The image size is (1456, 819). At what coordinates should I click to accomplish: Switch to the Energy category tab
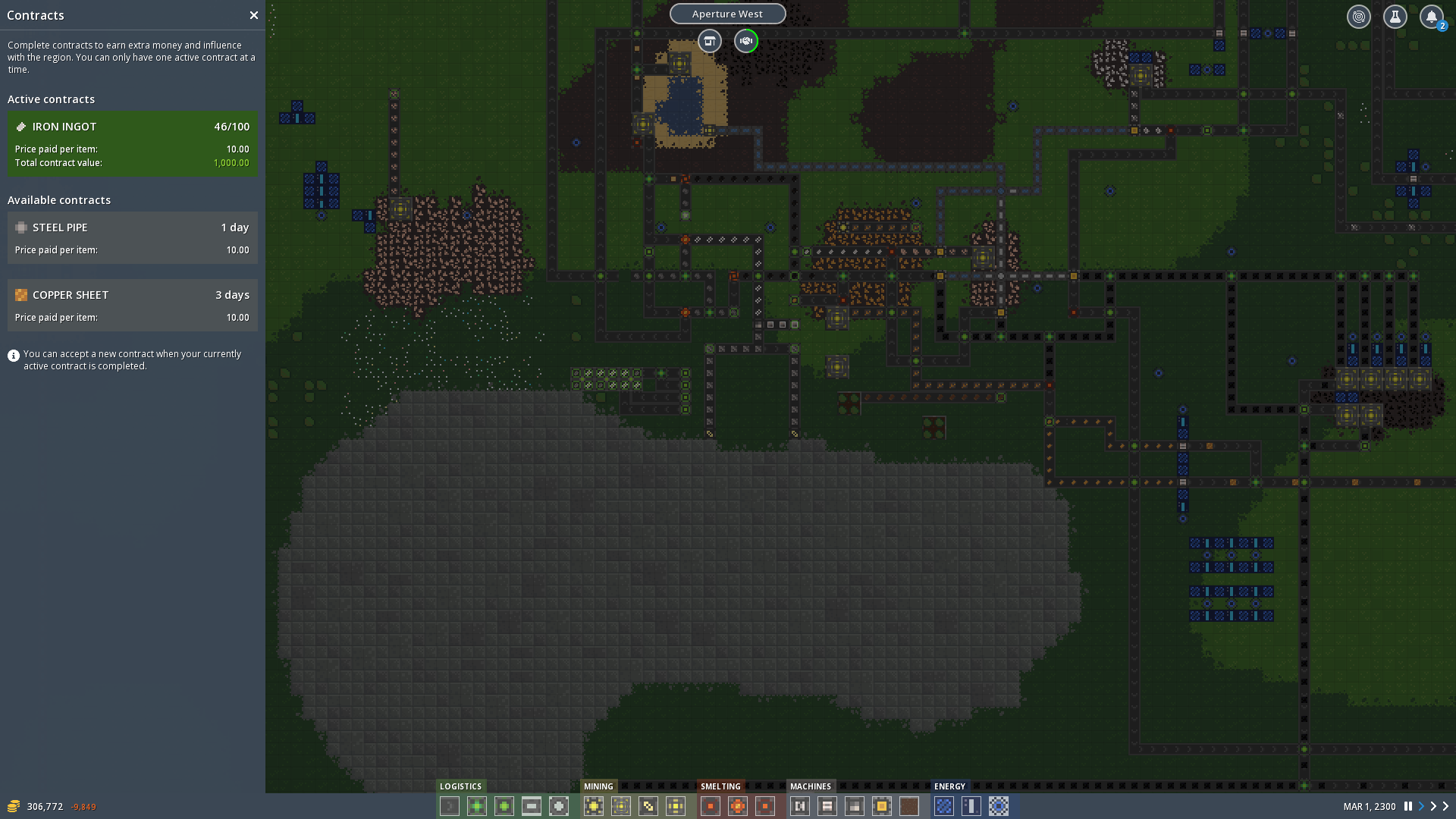tap(950, 786)
